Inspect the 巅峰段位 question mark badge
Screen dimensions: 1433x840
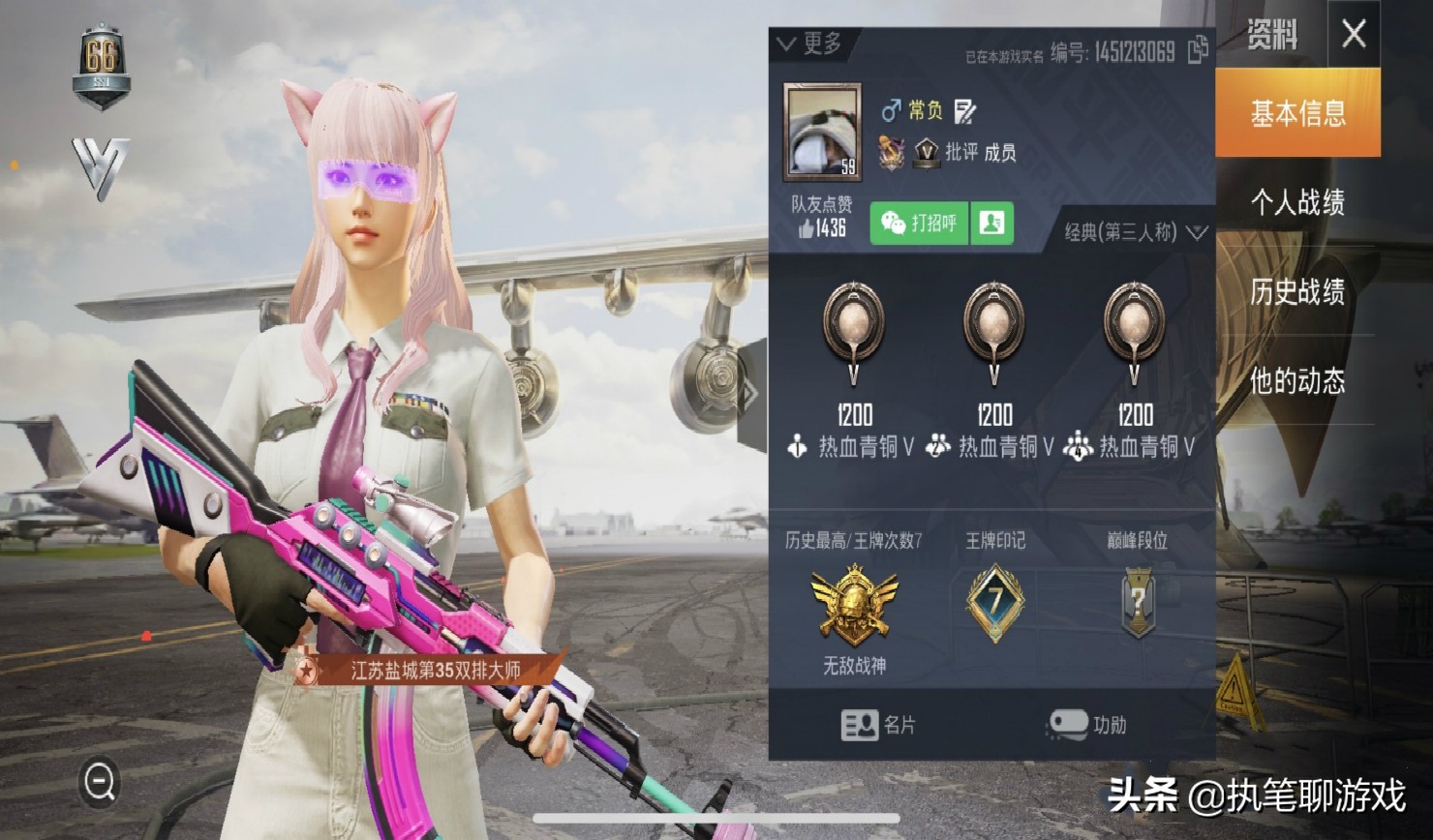point(1137,602)
